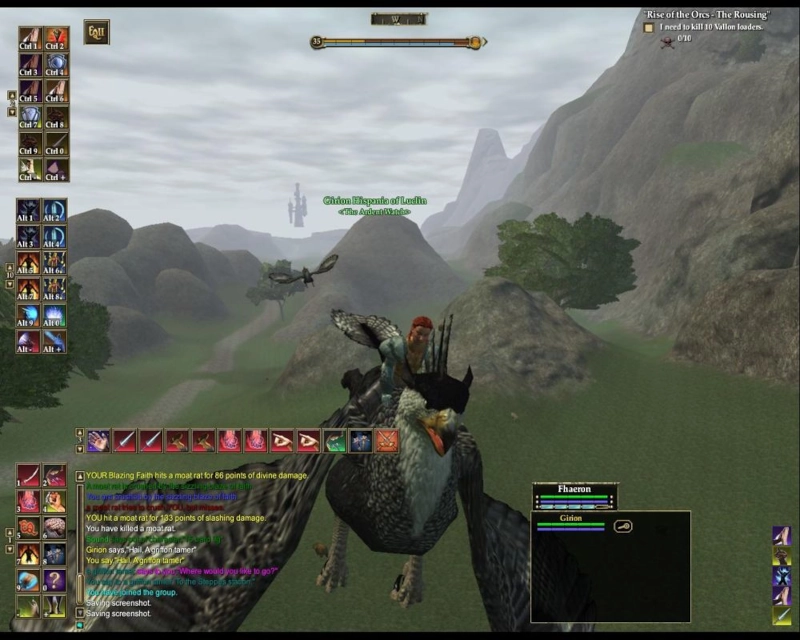Open the Rise of the Orcs quest tracker
This screenshot has width=800, height=640.
tap(706, 14)
